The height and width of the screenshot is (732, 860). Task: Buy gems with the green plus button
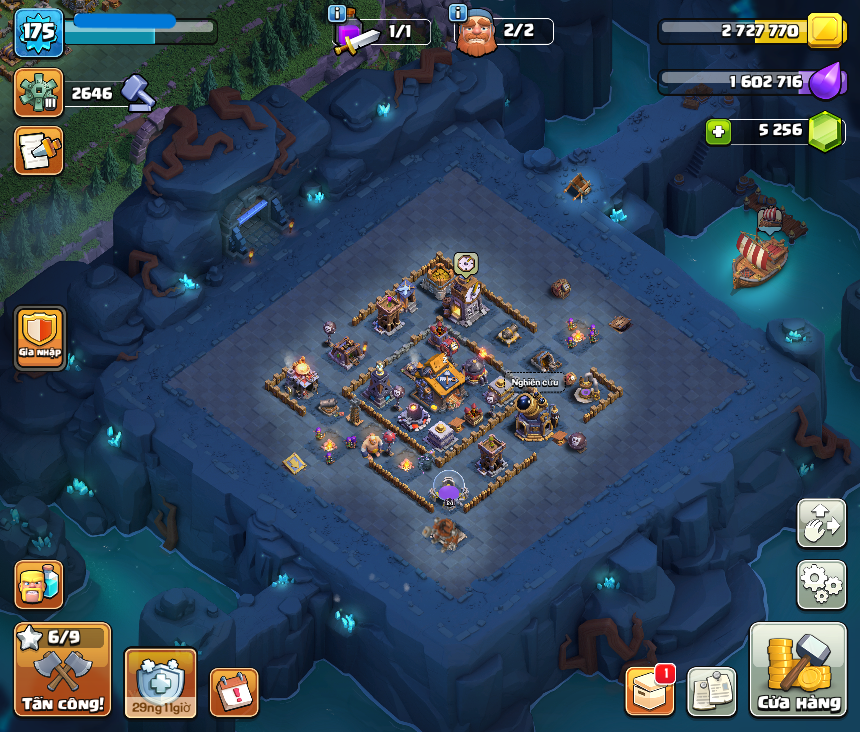716,131
